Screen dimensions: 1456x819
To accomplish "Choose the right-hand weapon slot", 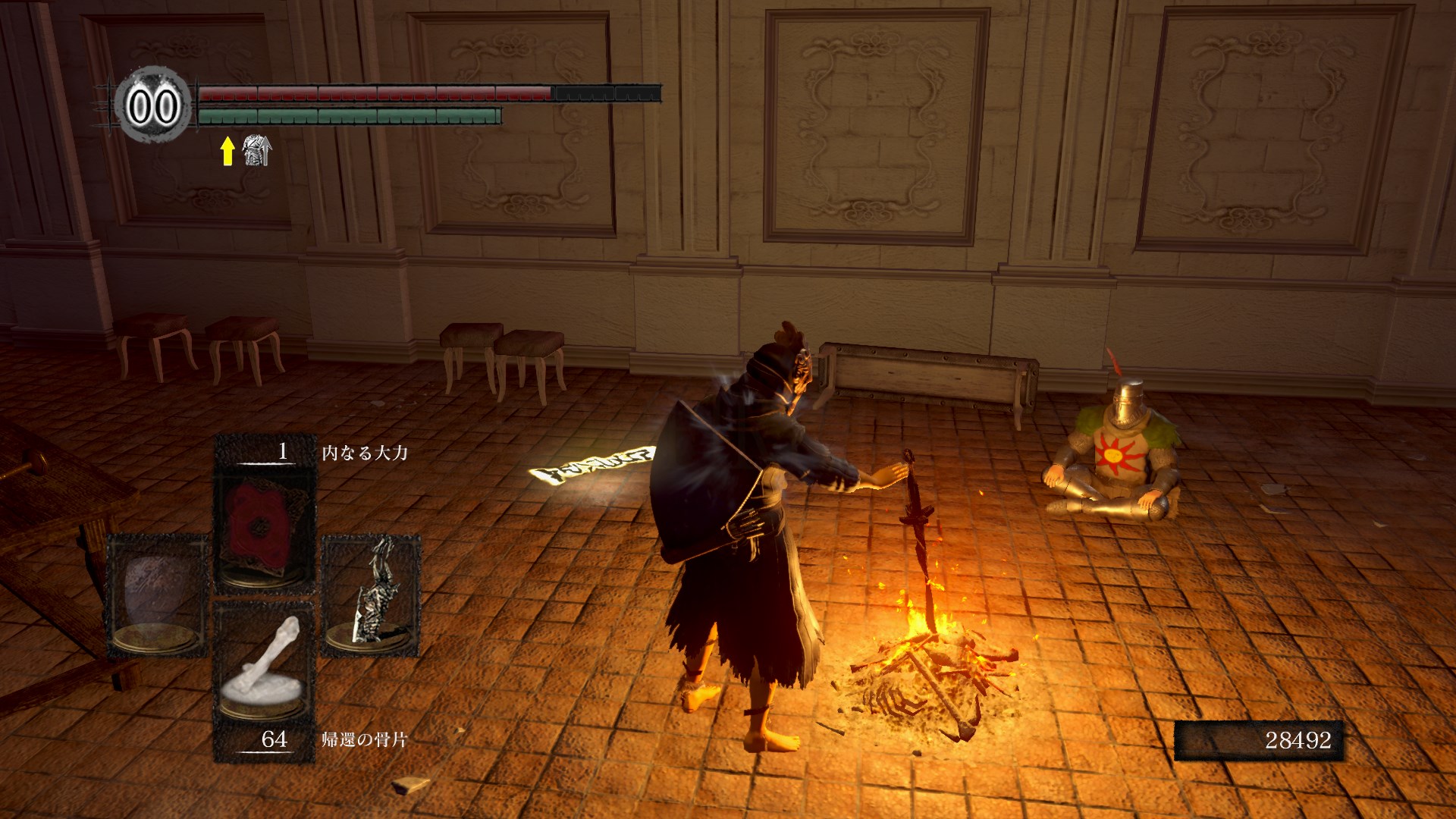I will pyautogui.click(x=372, y=595).
